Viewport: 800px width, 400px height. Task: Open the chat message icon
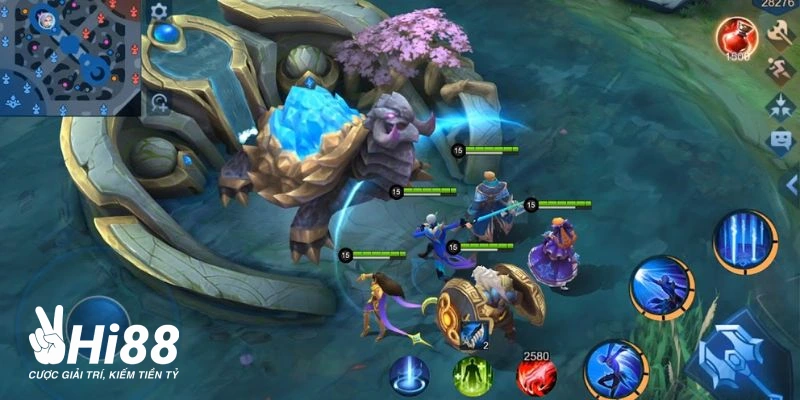(x=780, y=141)
